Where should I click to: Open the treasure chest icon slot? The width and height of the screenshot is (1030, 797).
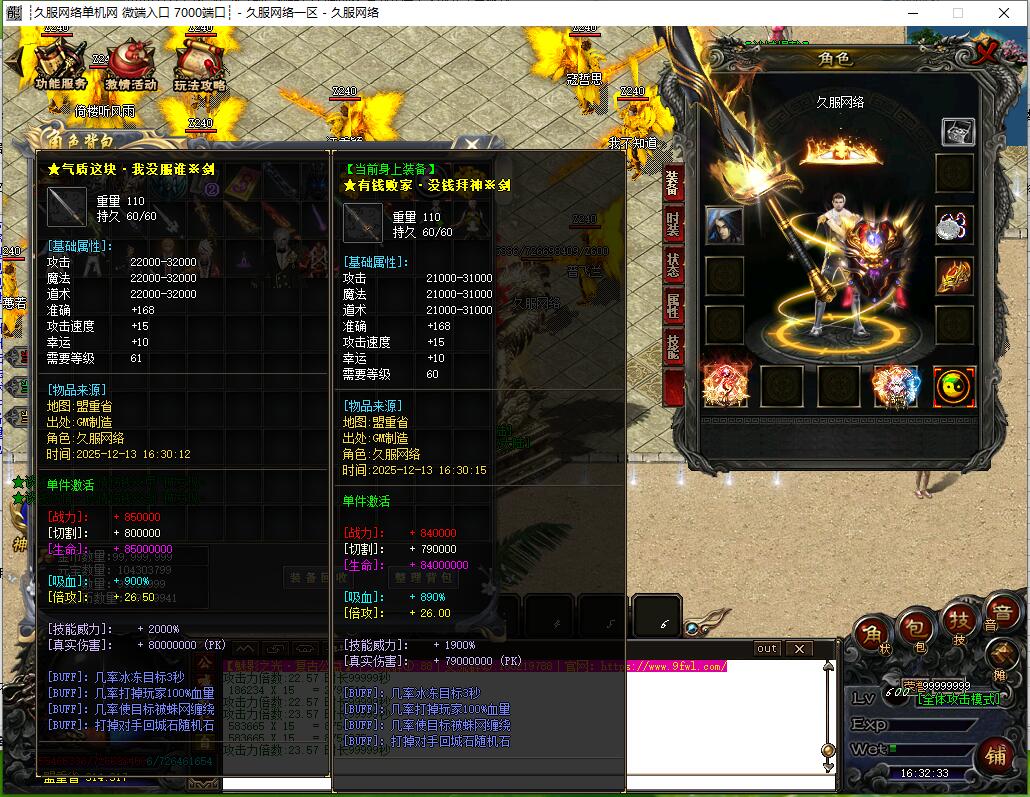click(957, 131)
